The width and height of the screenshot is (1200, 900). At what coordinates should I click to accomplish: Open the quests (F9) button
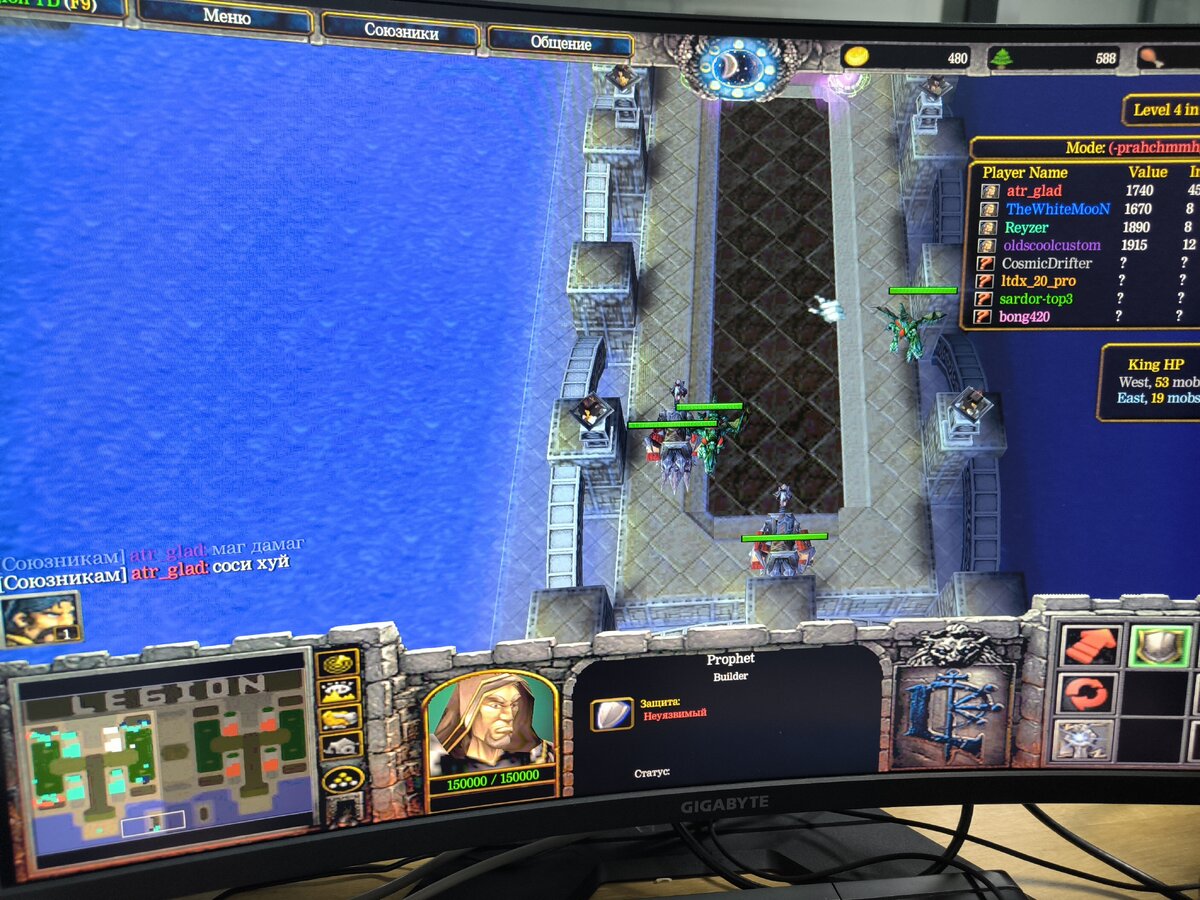(x=60, y=6)
